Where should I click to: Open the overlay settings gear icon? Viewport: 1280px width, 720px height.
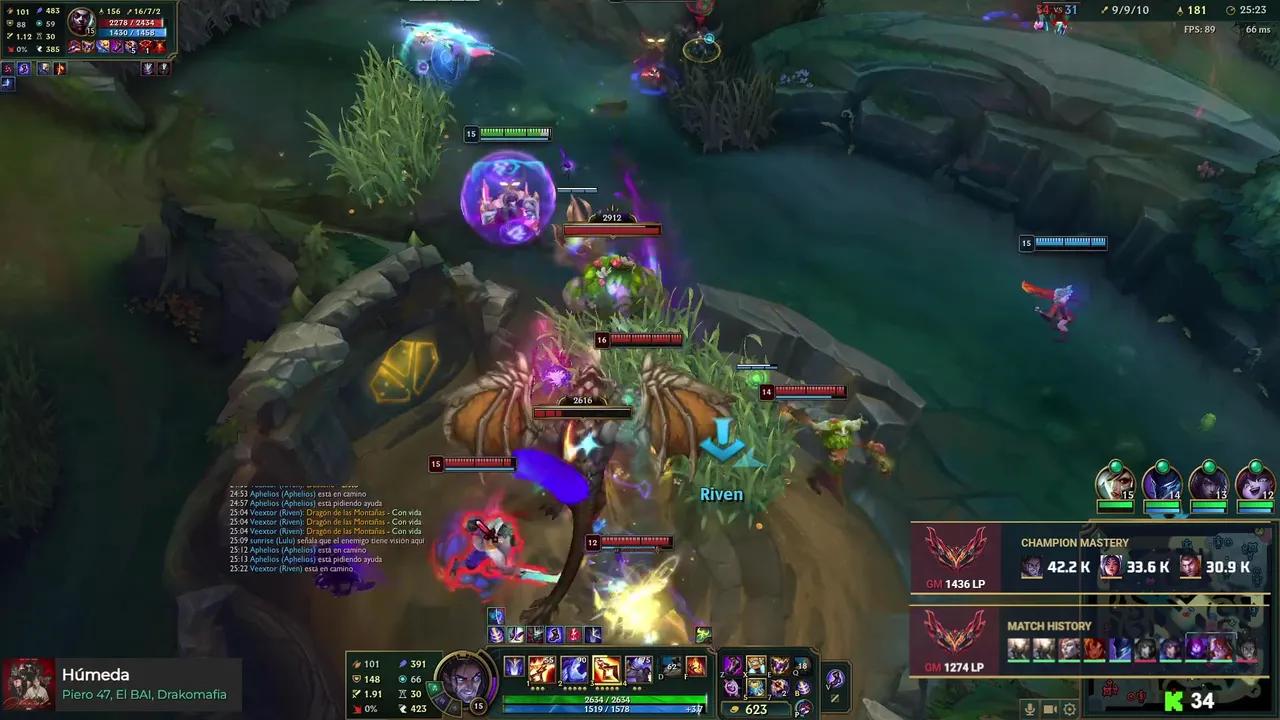coord(1070,708)
